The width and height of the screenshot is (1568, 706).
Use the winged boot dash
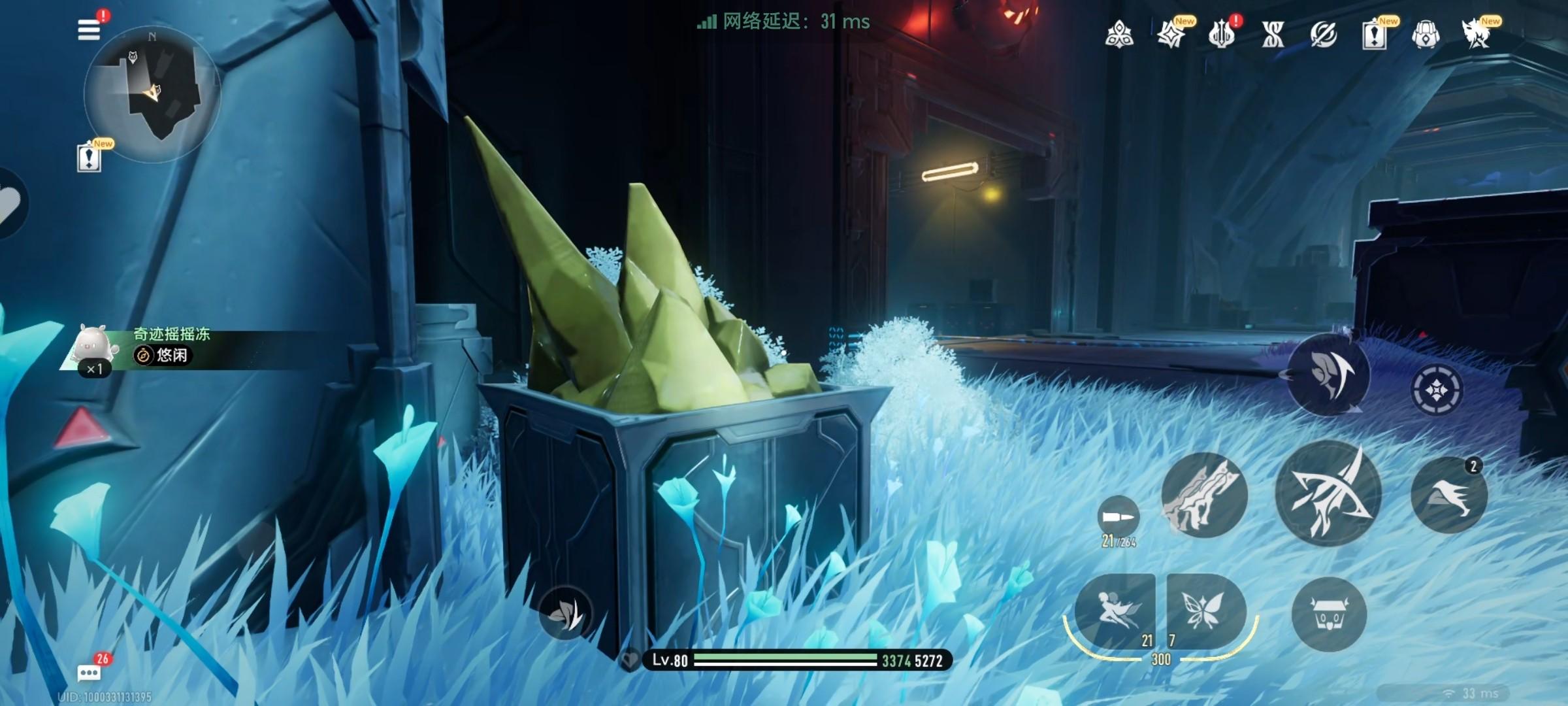coord(1448,495)
